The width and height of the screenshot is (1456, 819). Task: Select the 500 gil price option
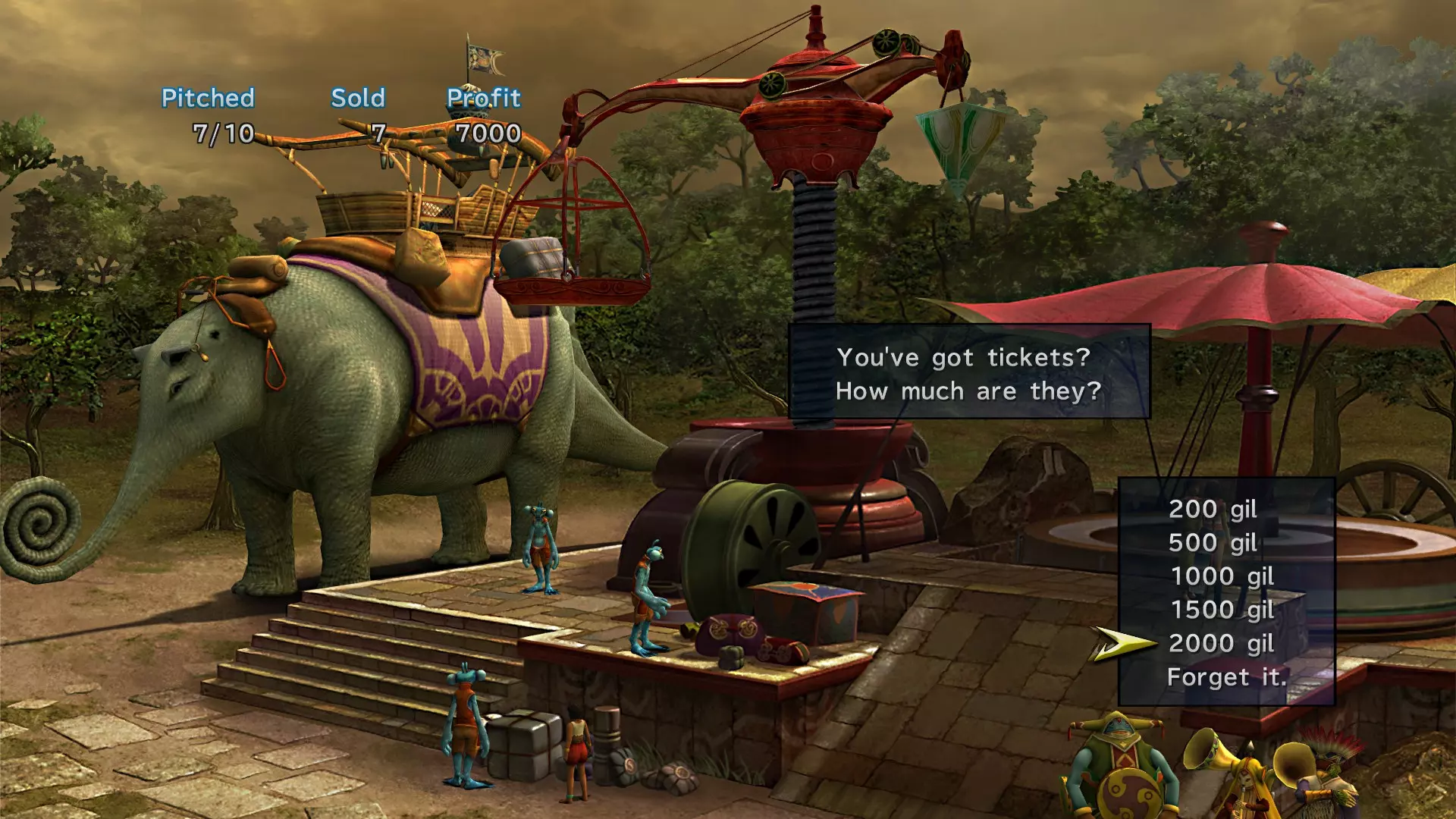(1213, 543)
